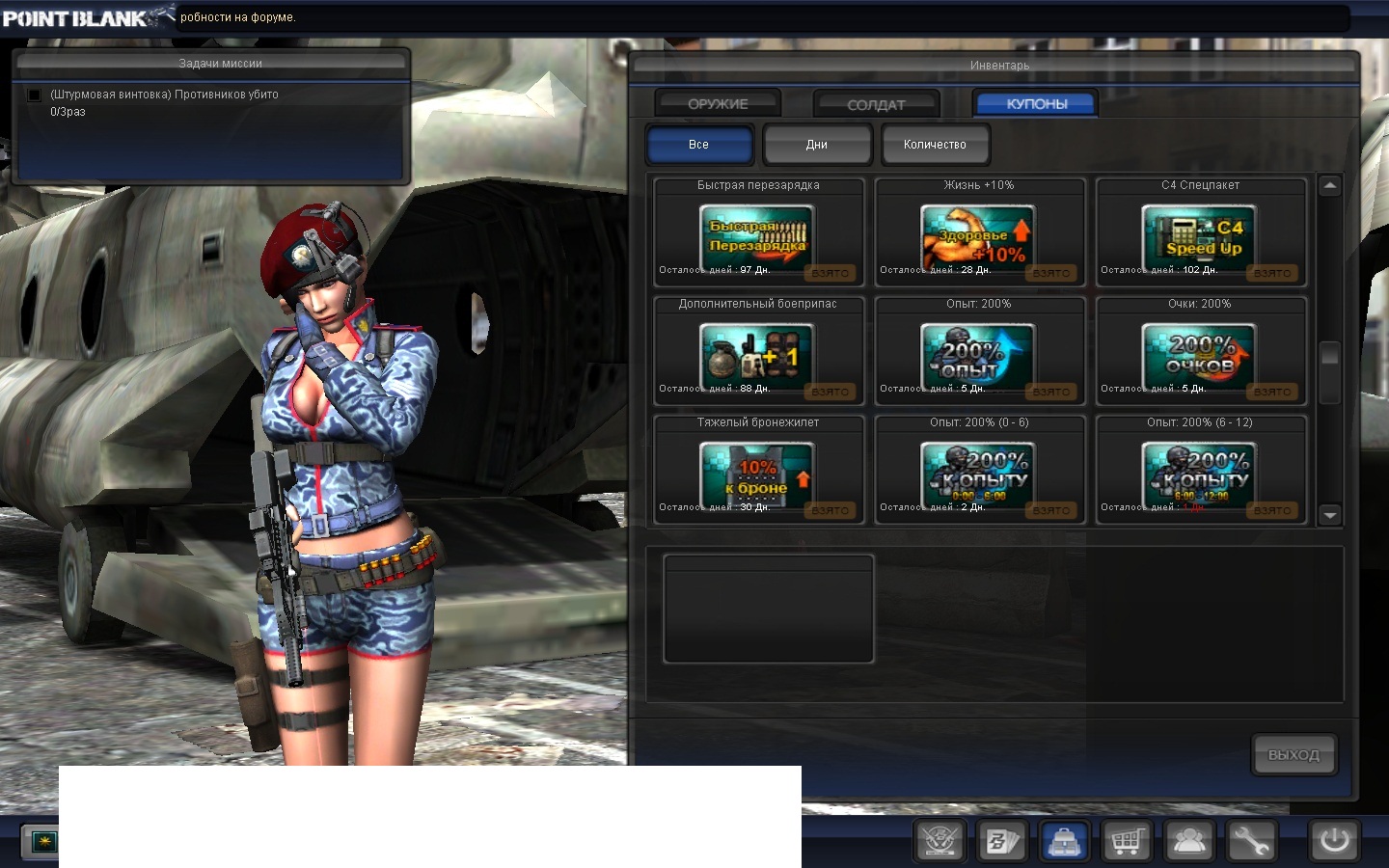Viewport: 1389px width, 868px height.
Task: Leave the inventory with the ВЫХОД button
Action: (x=1294, y=755)
